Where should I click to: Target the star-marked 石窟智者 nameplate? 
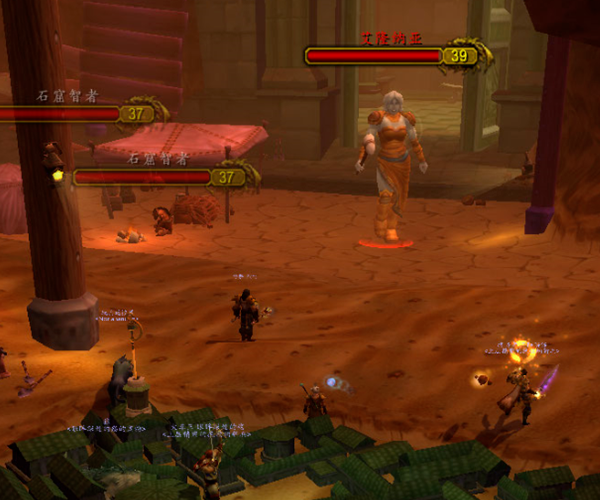(145, 177)
